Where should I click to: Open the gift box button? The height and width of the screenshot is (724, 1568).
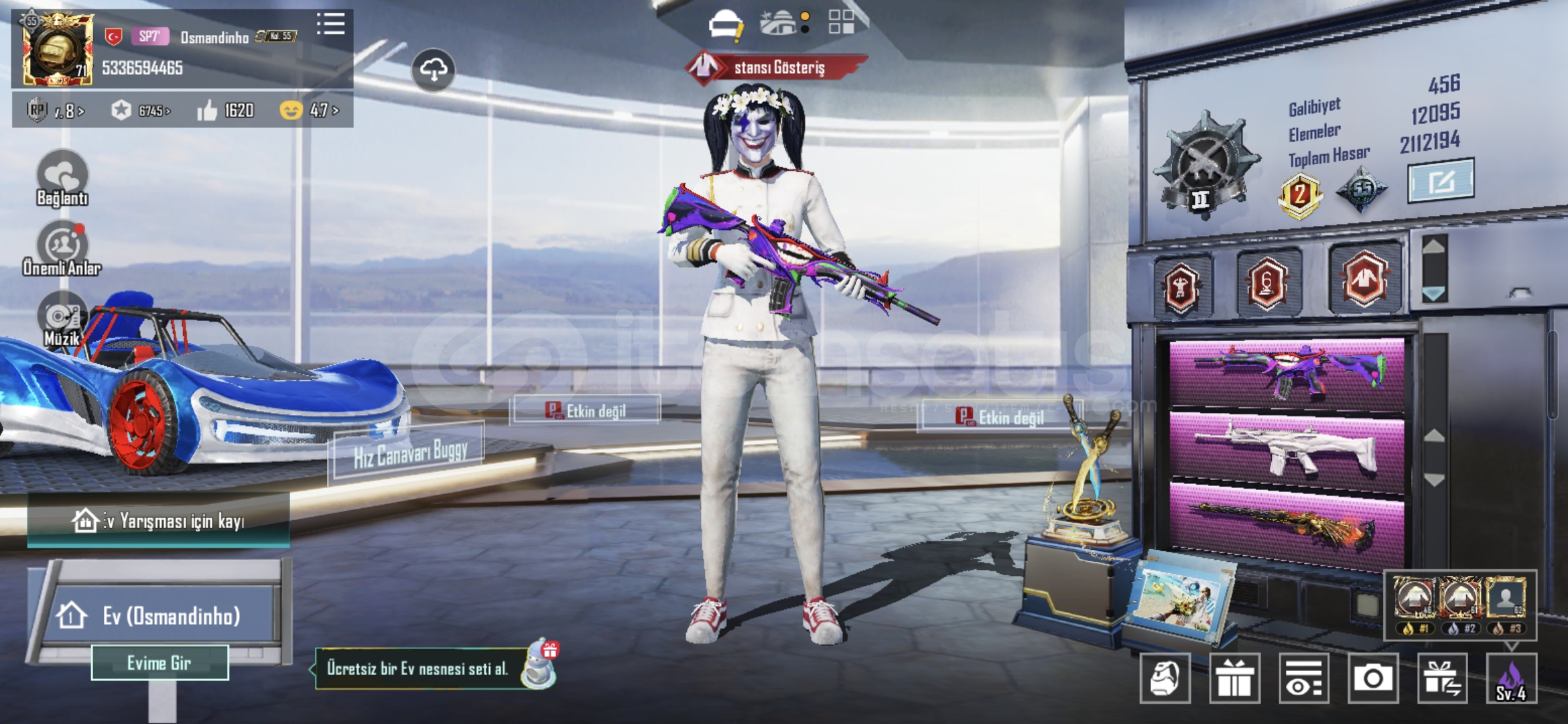coord(1234,678)
